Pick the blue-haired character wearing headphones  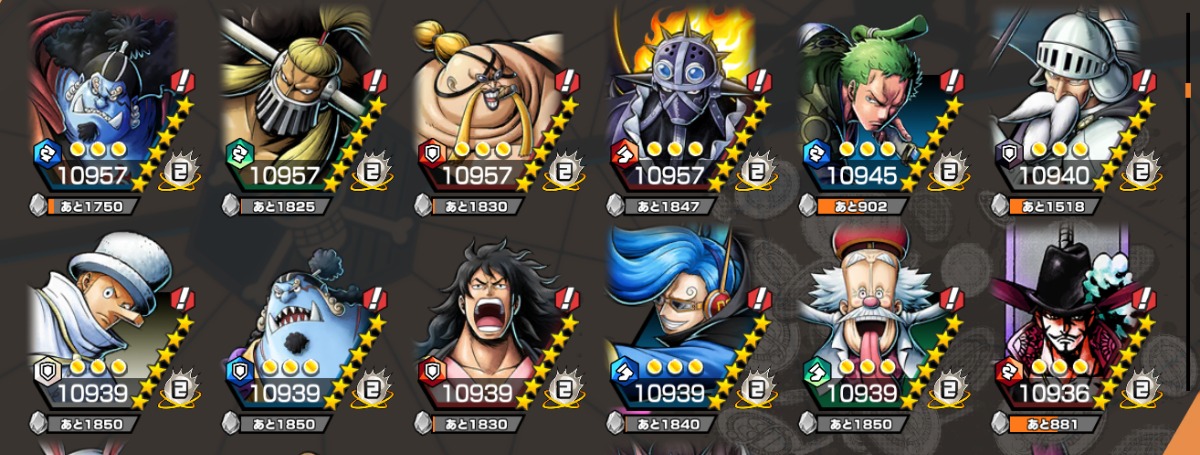[x=683, y=320]
